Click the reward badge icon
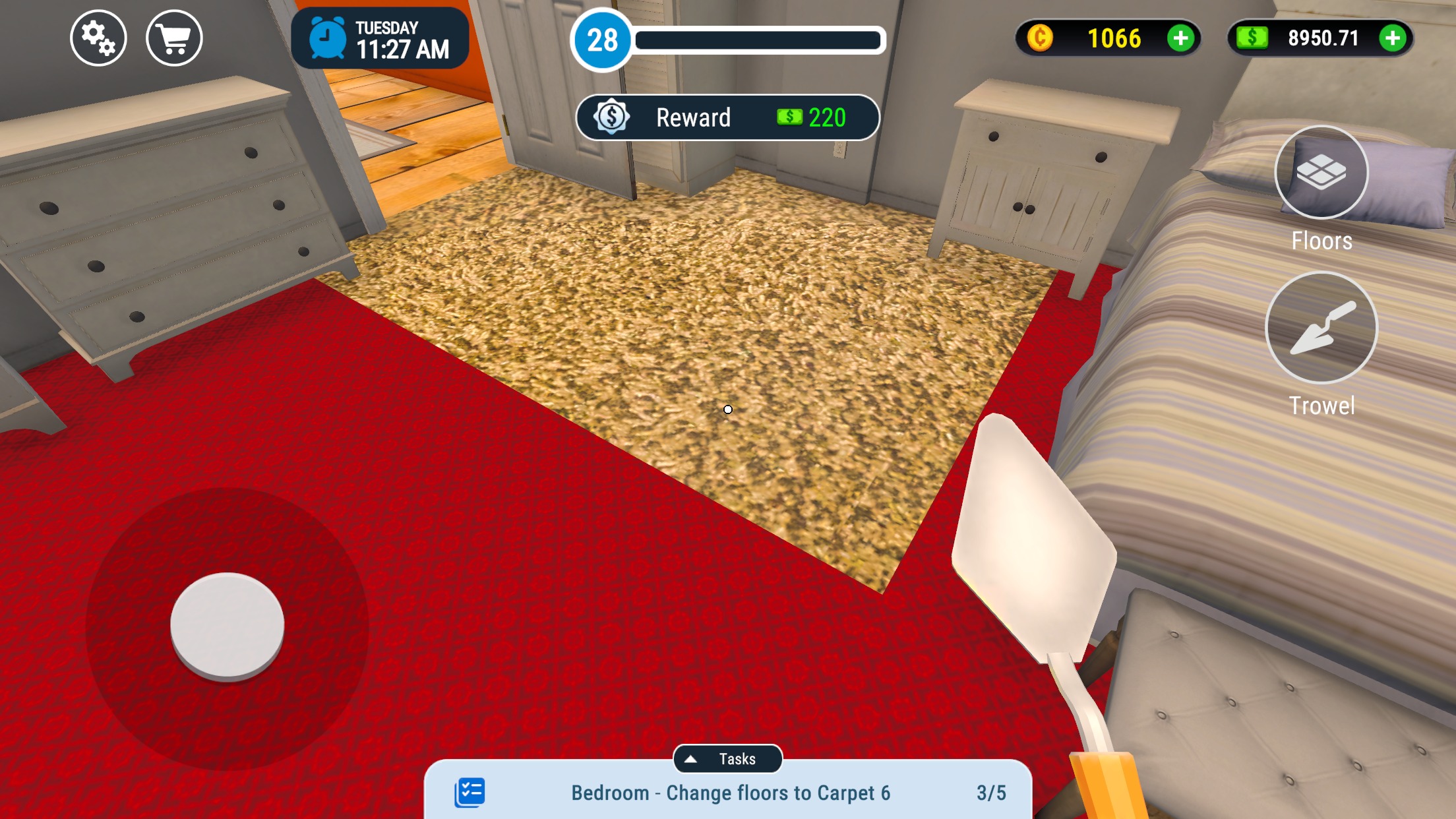The height and width of the screenshot is (819, 1456). coord(612,117)
